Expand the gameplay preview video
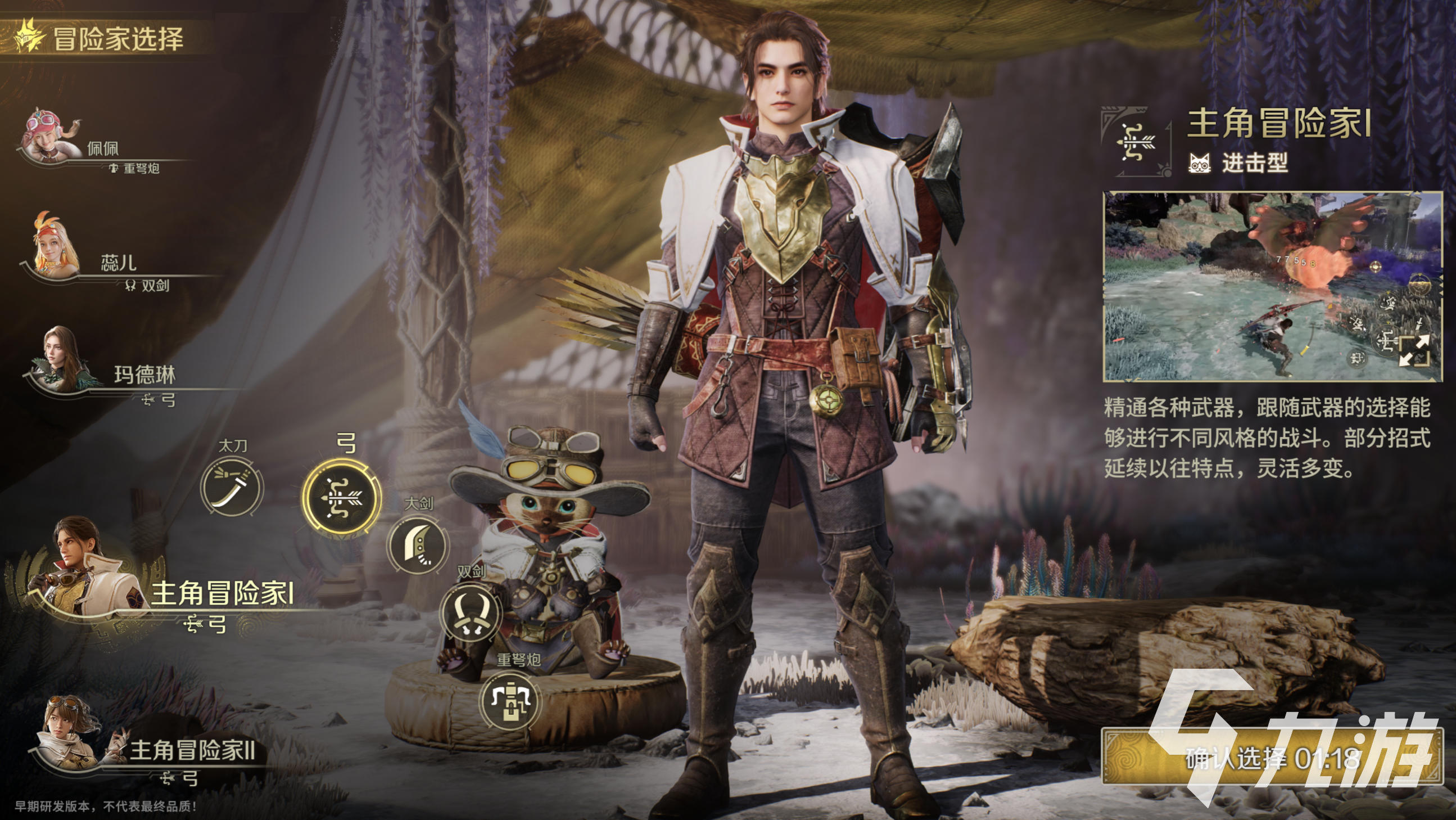1456x820 pixels. coord(1415,350)
